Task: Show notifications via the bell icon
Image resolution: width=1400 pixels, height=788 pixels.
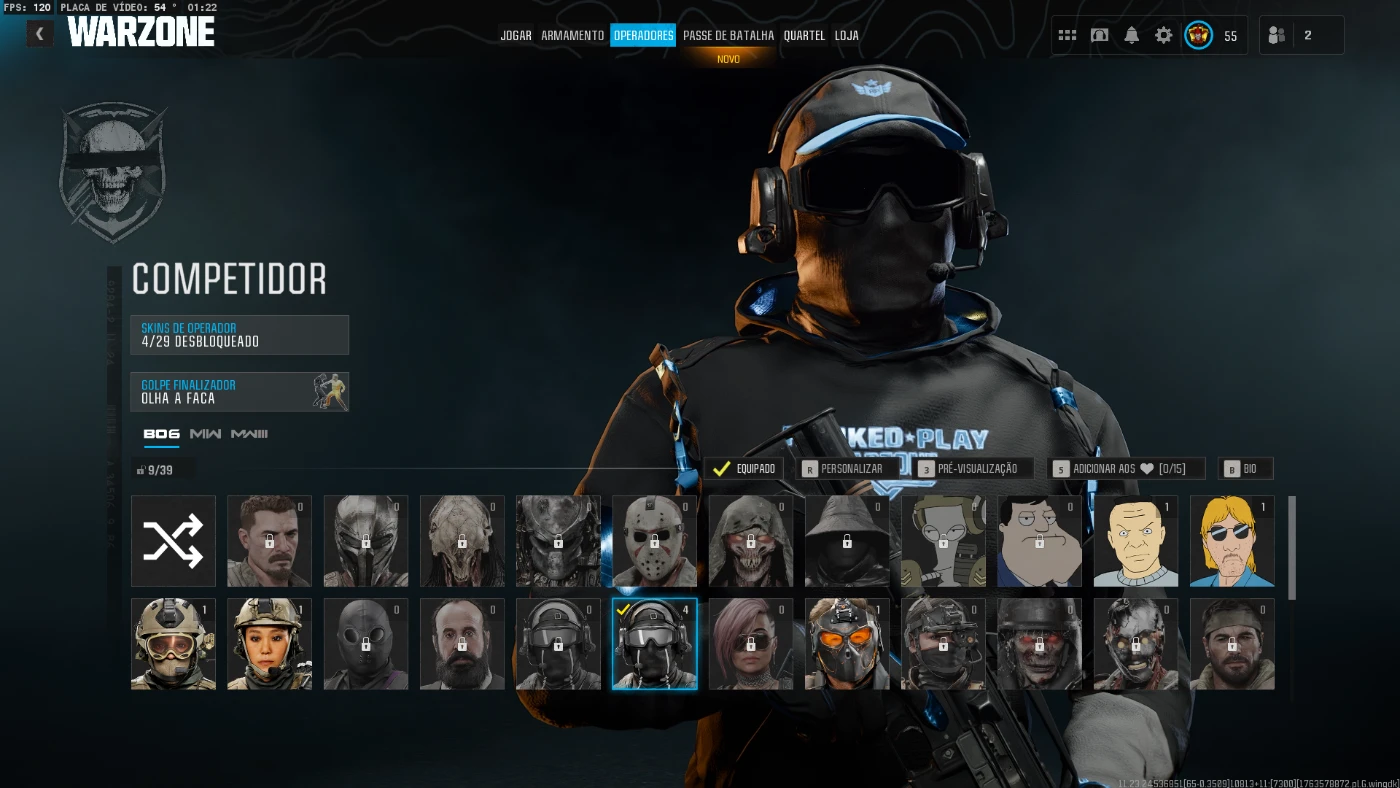Action: pos(1131,36)
